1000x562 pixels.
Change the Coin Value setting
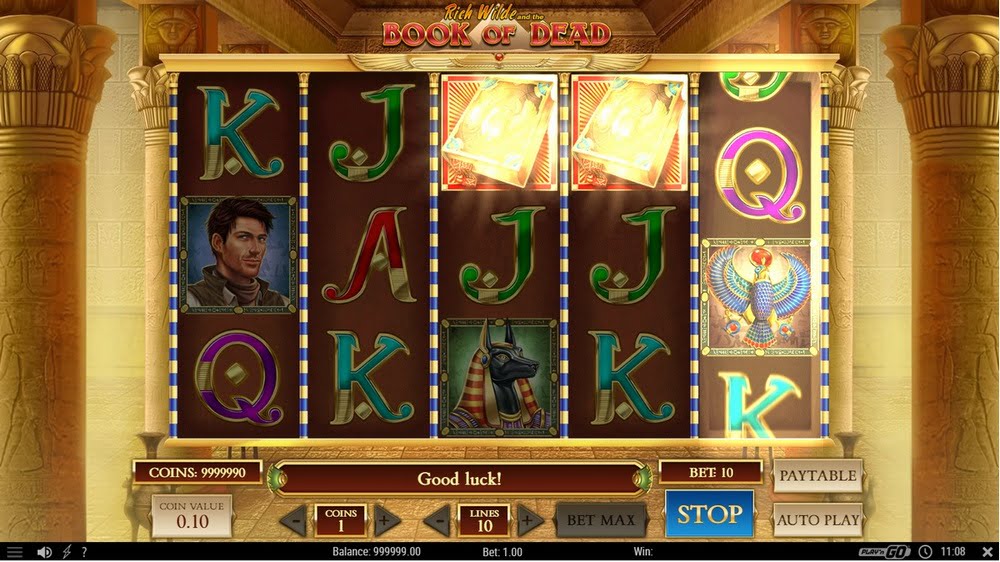pos(192,516)
